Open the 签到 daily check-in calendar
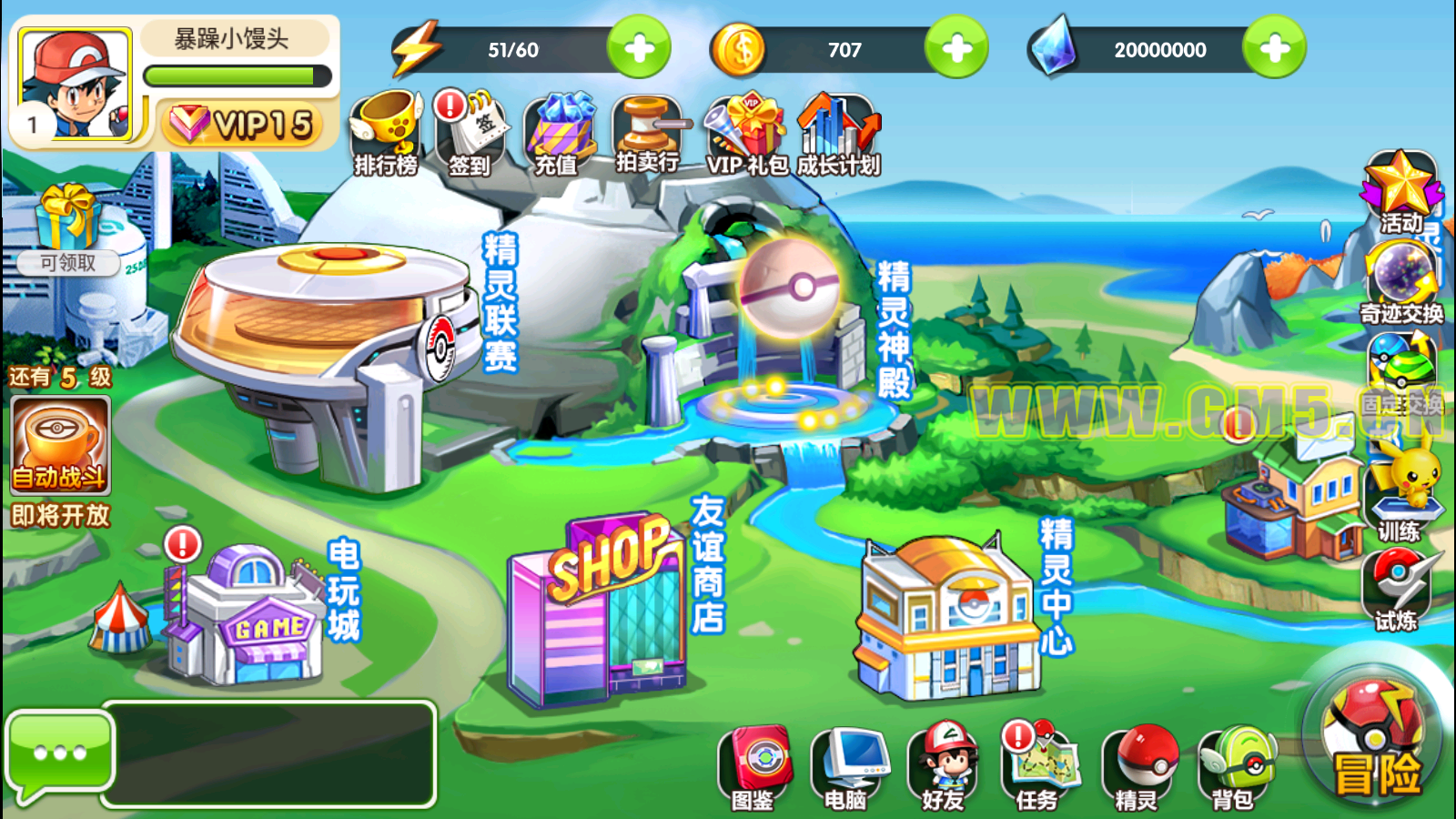Screen dimensions: 1456x819 [470, 133]
